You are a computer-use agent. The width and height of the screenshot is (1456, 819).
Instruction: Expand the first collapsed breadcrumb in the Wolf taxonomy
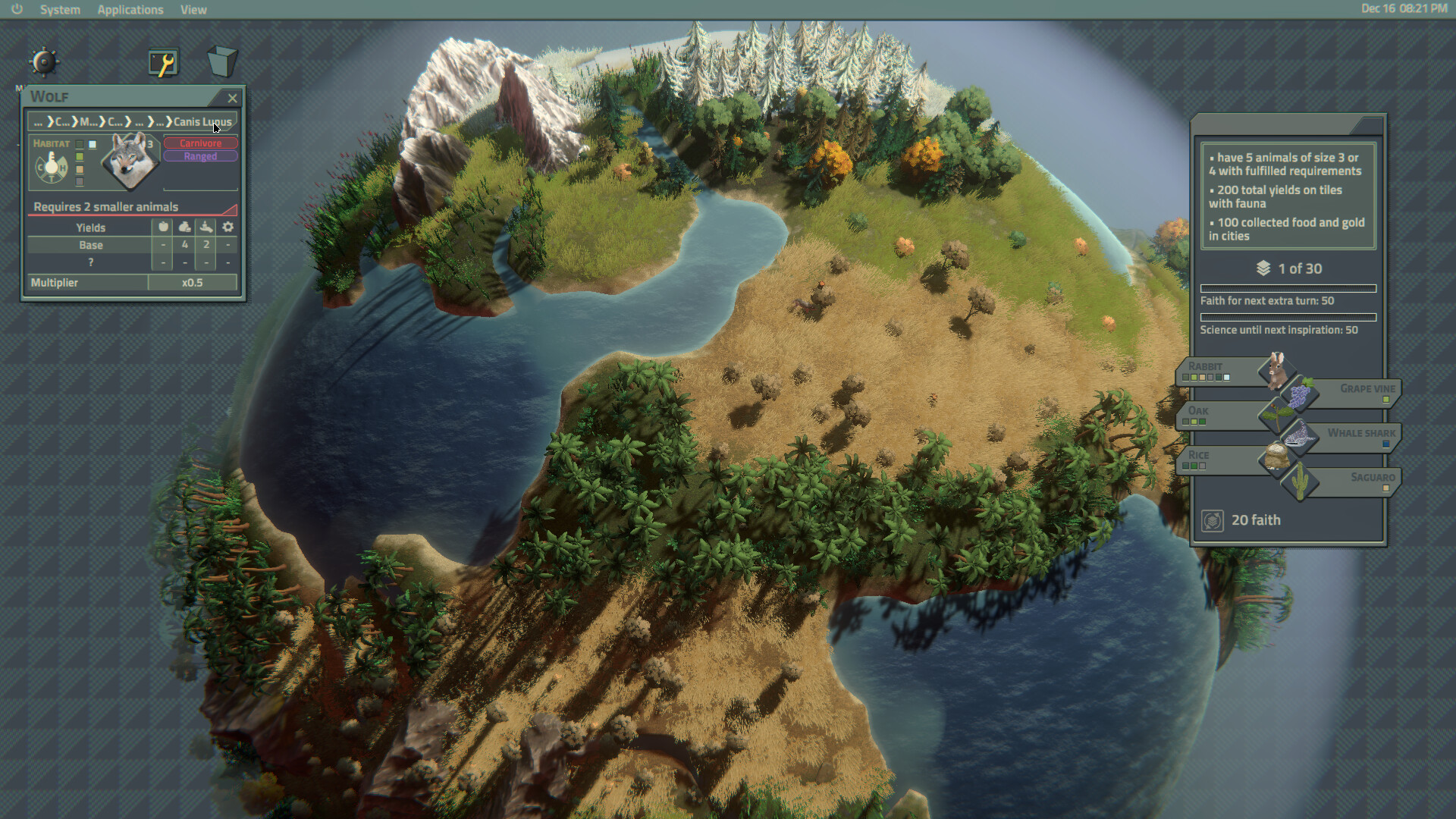pyautogui.click(x=39, y=122)
